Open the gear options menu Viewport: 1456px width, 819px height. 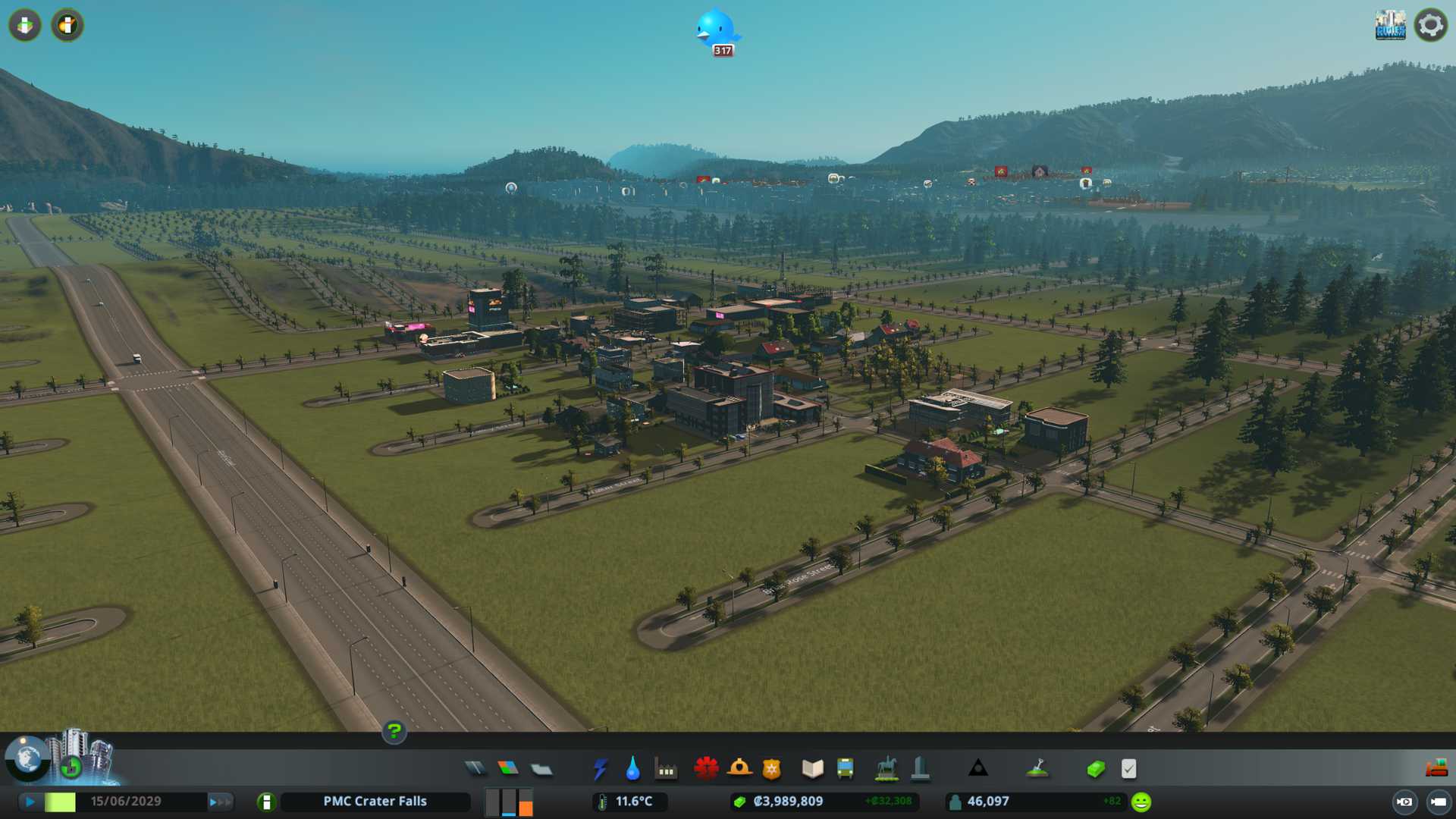[1430, 25]
